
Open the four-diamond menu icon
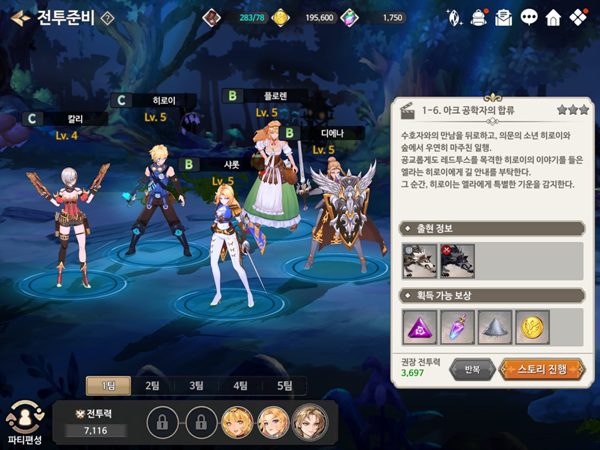pyautogui.click(x=578, y=17)
